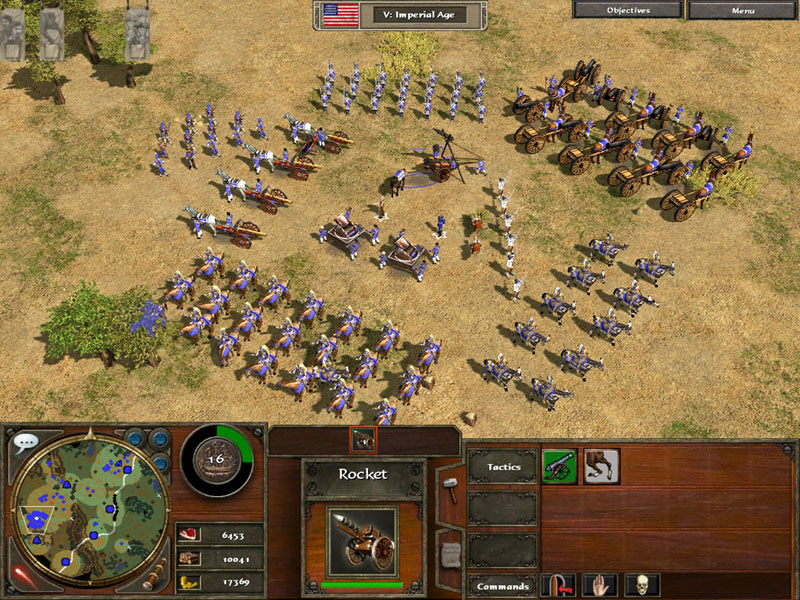Activate the stop hand command
Screen dimensions: 800x600
[x=600, y=586]
